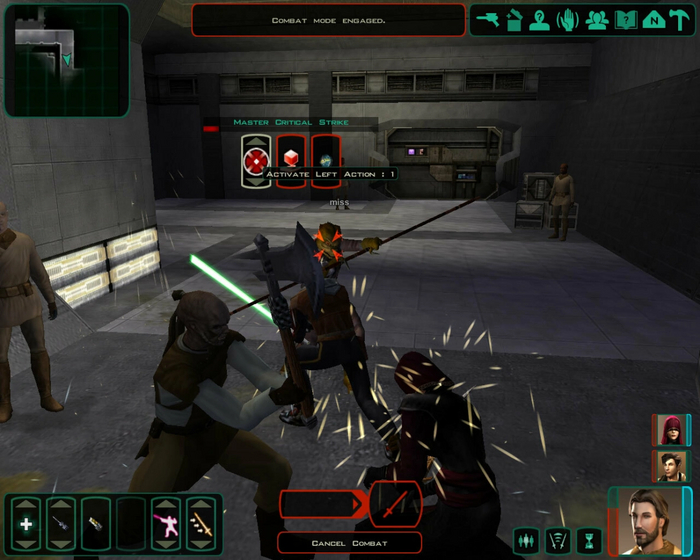Open the journal book icon
The height and width of the screenshot is (560, 700).
(625, 20)
